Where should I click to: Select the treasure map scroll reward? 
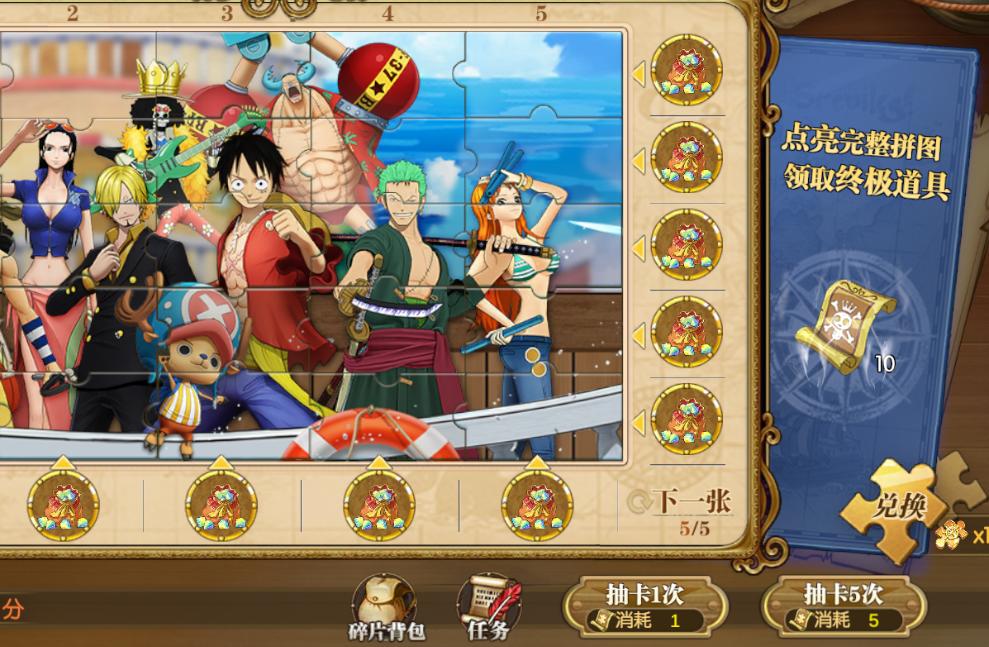click(x=844, y=327)
